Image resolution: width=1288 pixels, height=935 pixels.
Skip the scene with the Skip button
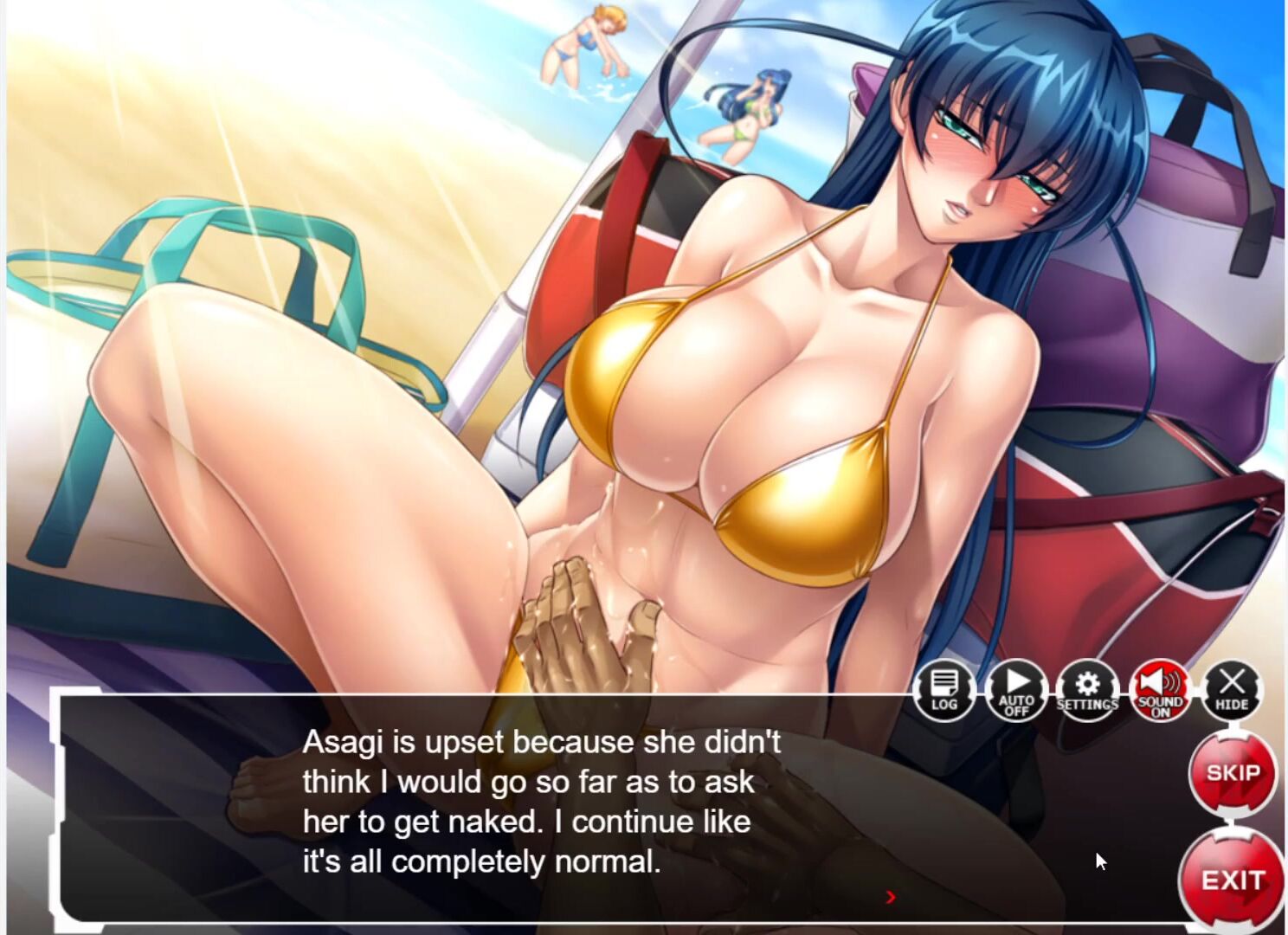click(1232, 774)
